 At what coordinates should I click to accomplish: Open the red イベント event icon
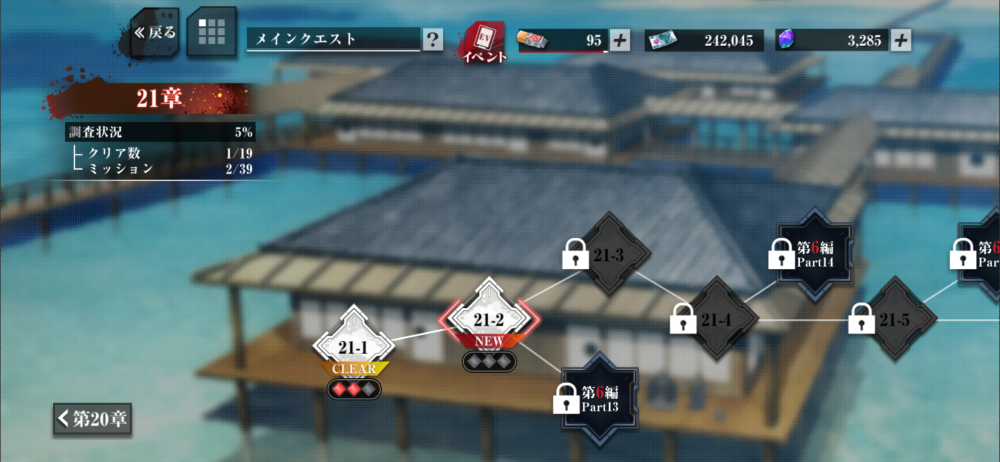(484, 42)
